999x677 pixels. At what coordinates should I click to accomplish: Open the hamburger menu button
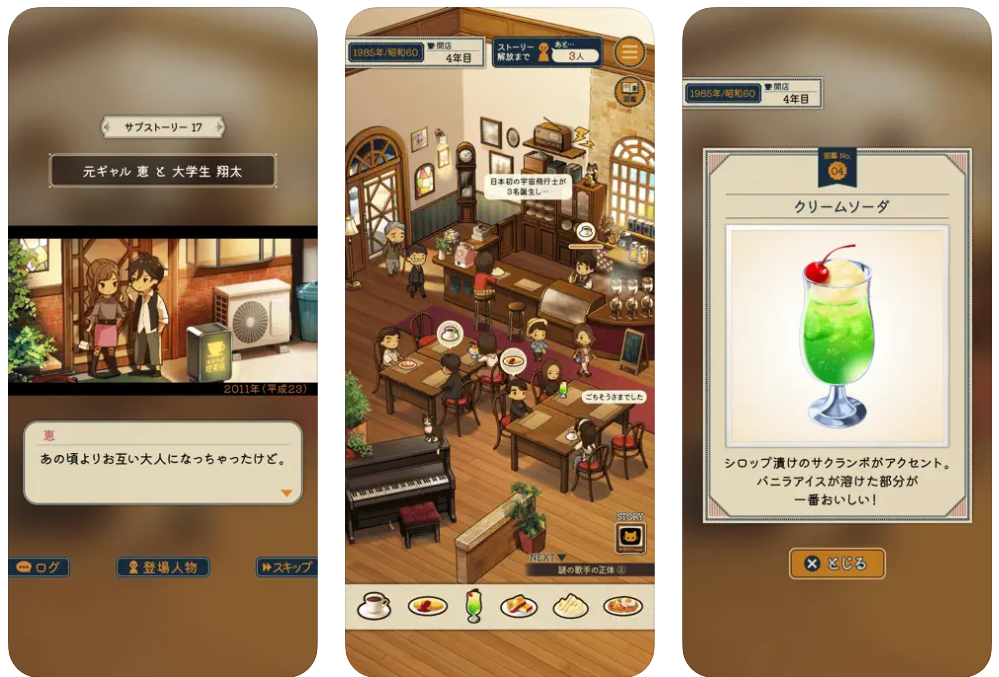629,51
